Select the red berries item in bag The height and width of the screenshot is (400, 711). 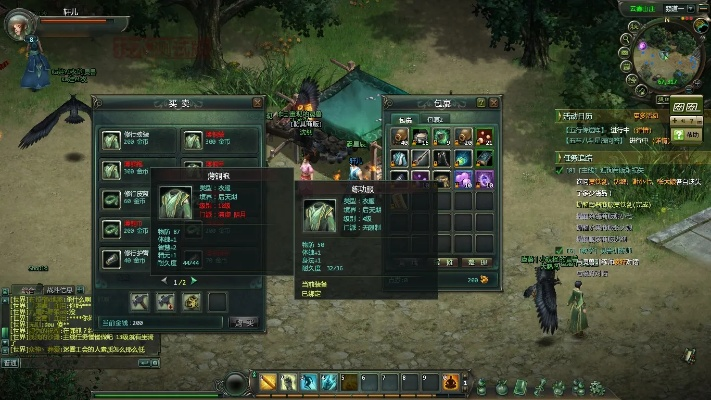click(484, 136)
